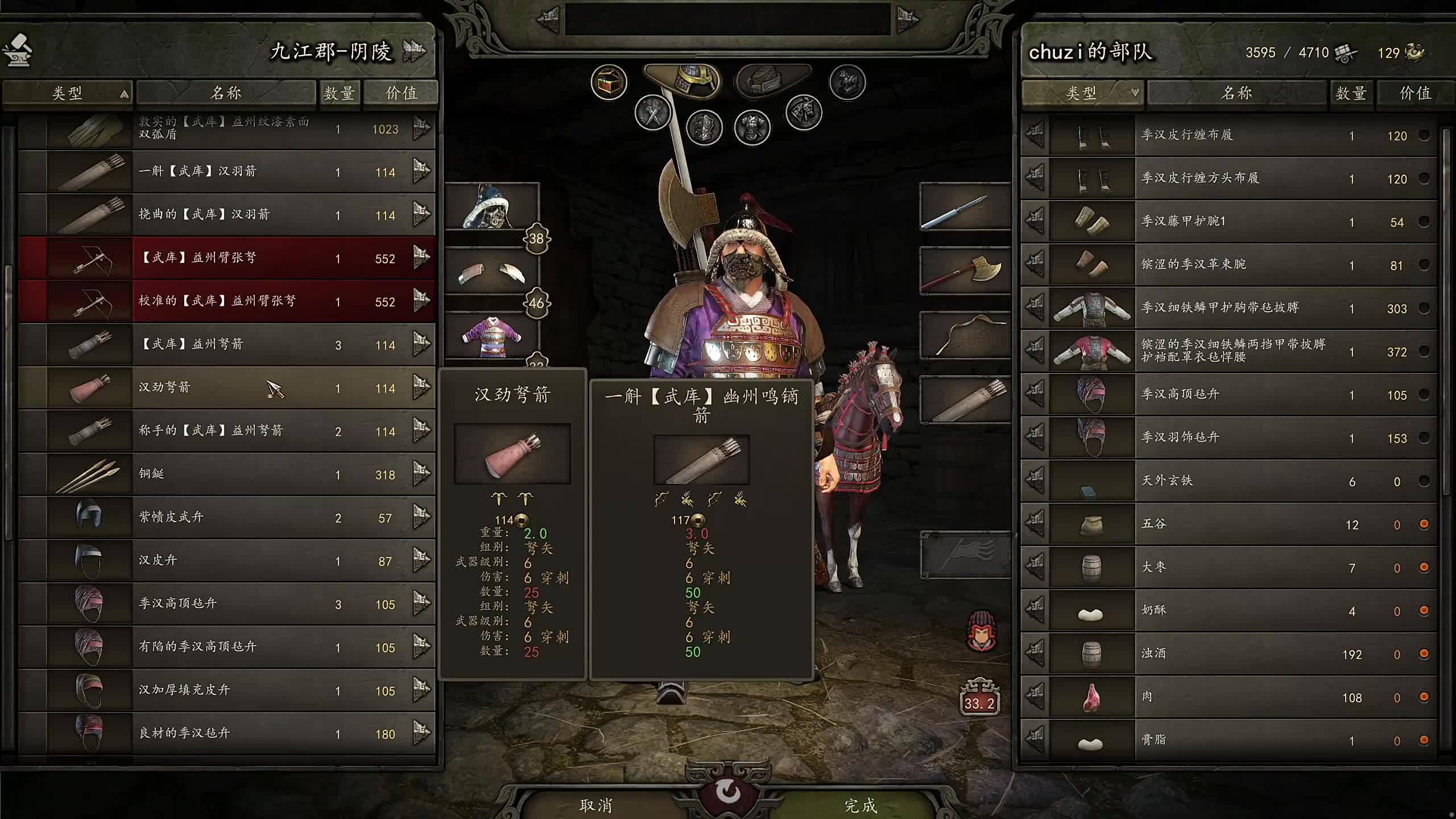
Task: Select the 汉劲弩箭 item row
Action: pos(227,388)
